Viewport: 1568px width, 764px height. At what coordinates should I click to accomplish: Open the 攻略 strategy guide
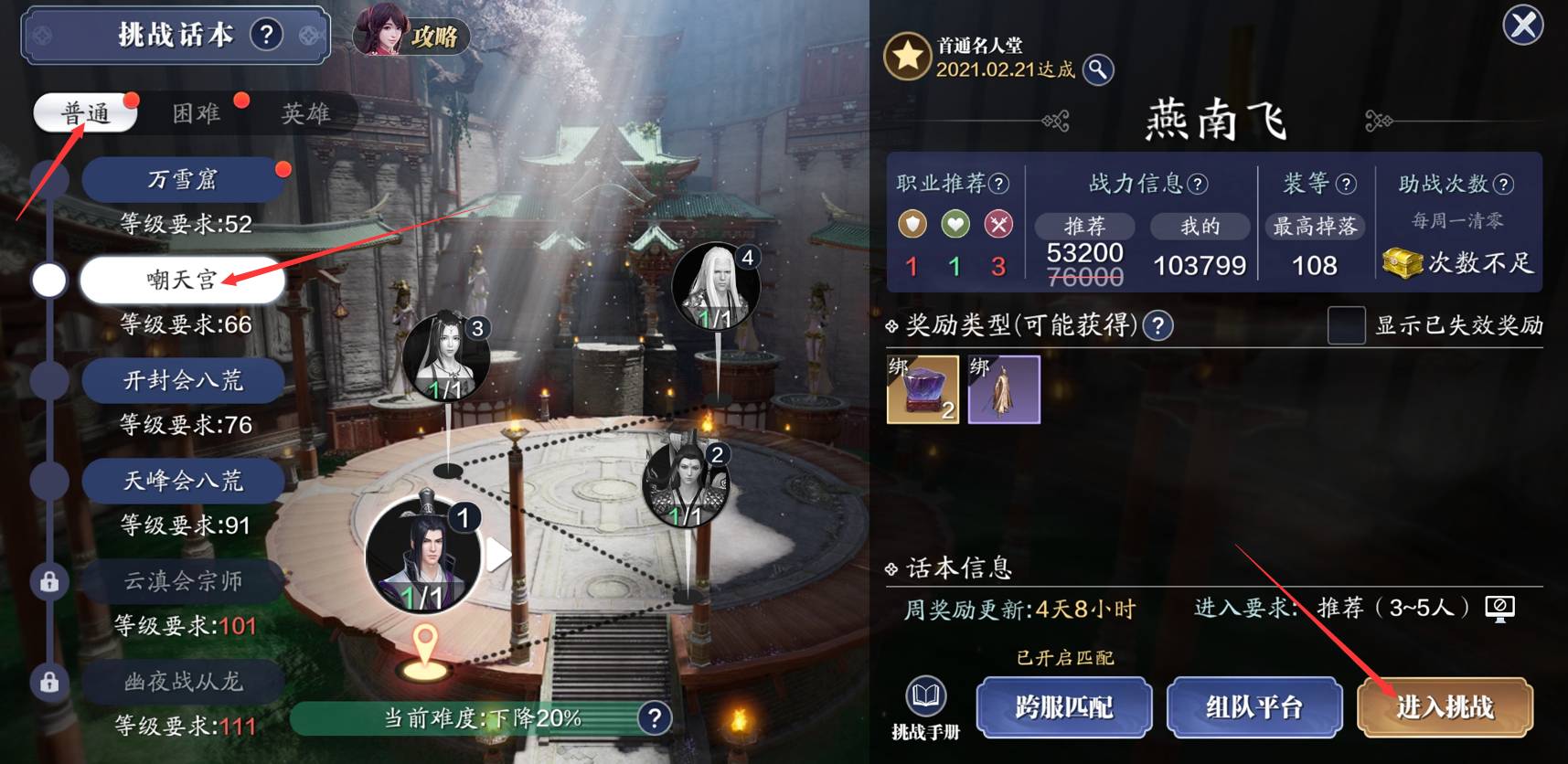[x=412, y=35]
